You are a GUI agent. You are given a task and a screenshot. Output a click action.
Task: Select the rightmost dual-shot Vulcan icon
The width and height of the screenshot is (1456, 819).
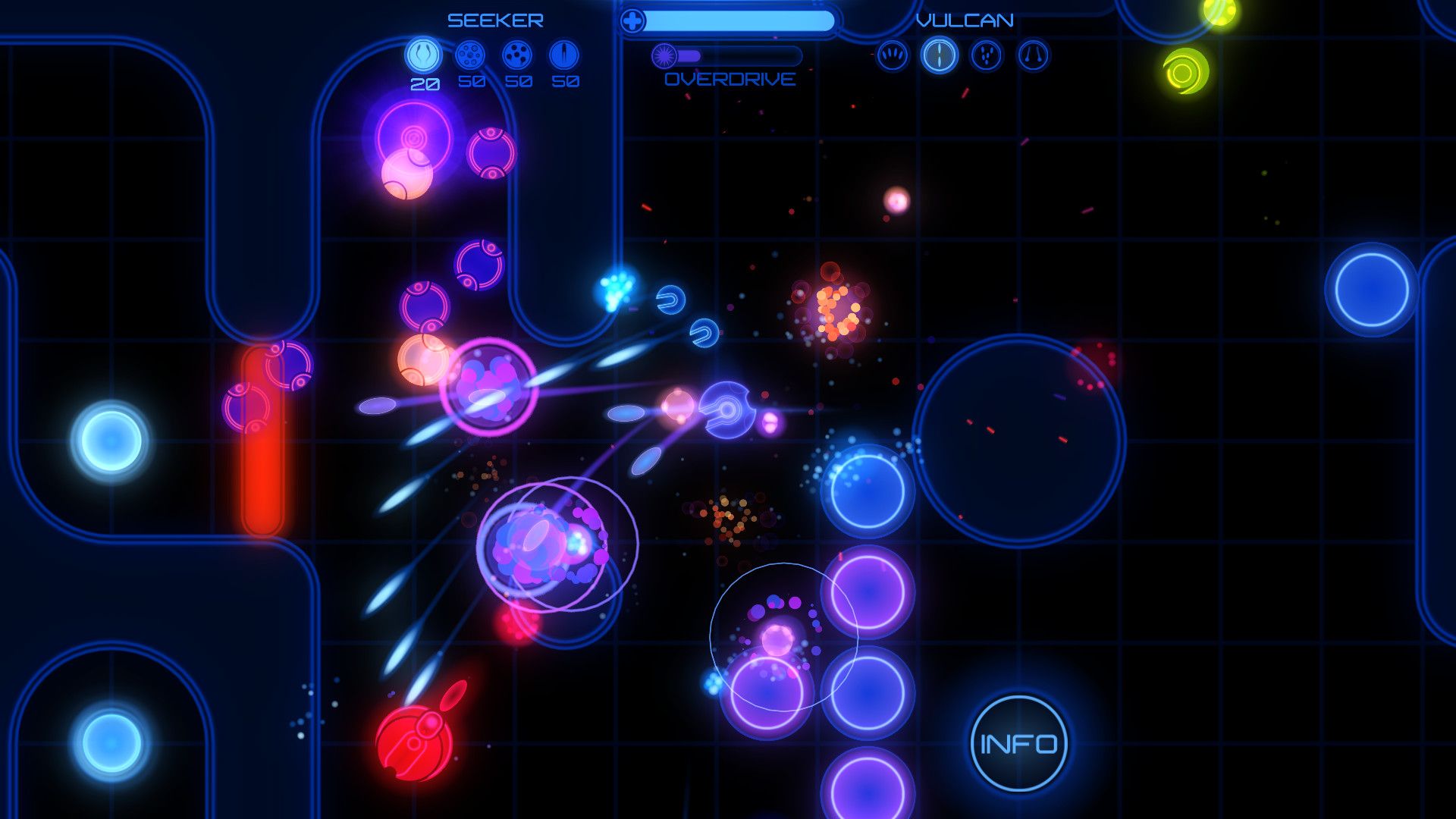pos(1031,55)
